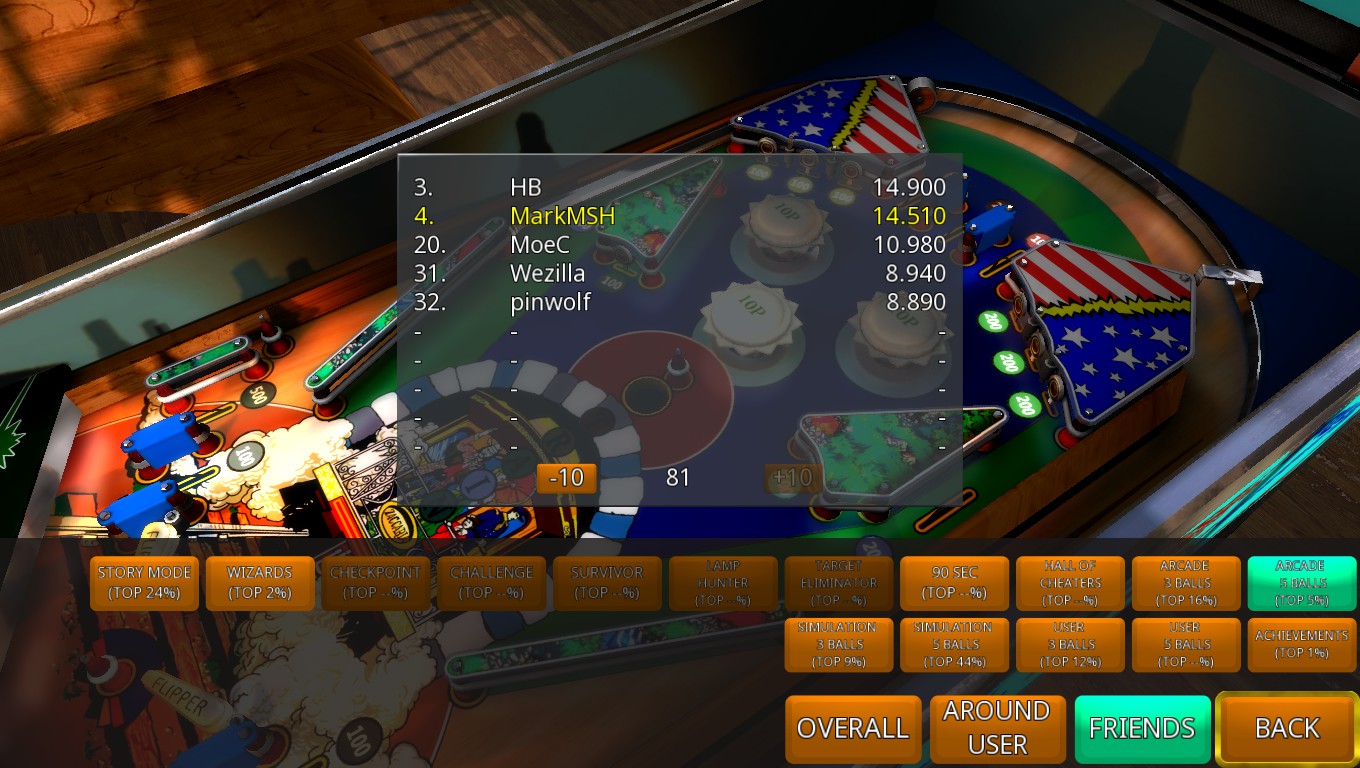Open the Survivor leaderboard tab

point(607,583)
